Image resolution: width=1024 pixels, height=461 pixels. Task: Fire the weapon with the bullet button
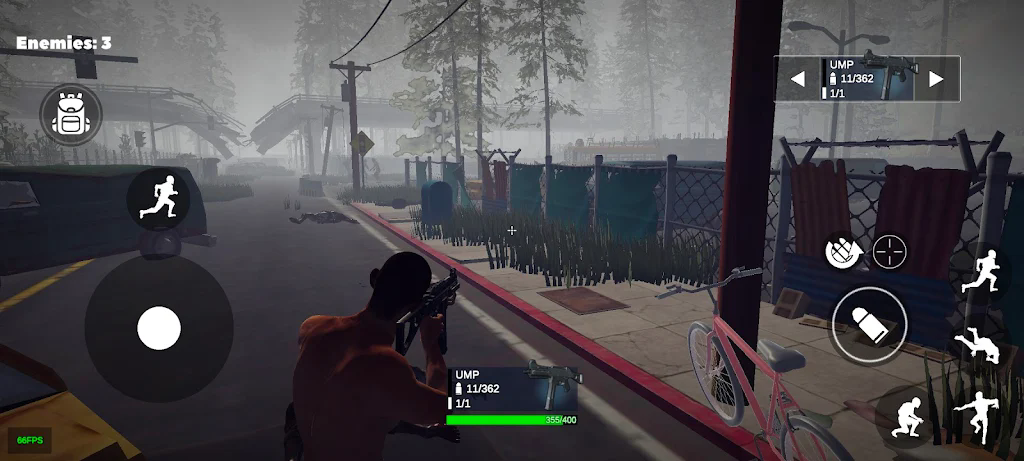tap(869, 325)
